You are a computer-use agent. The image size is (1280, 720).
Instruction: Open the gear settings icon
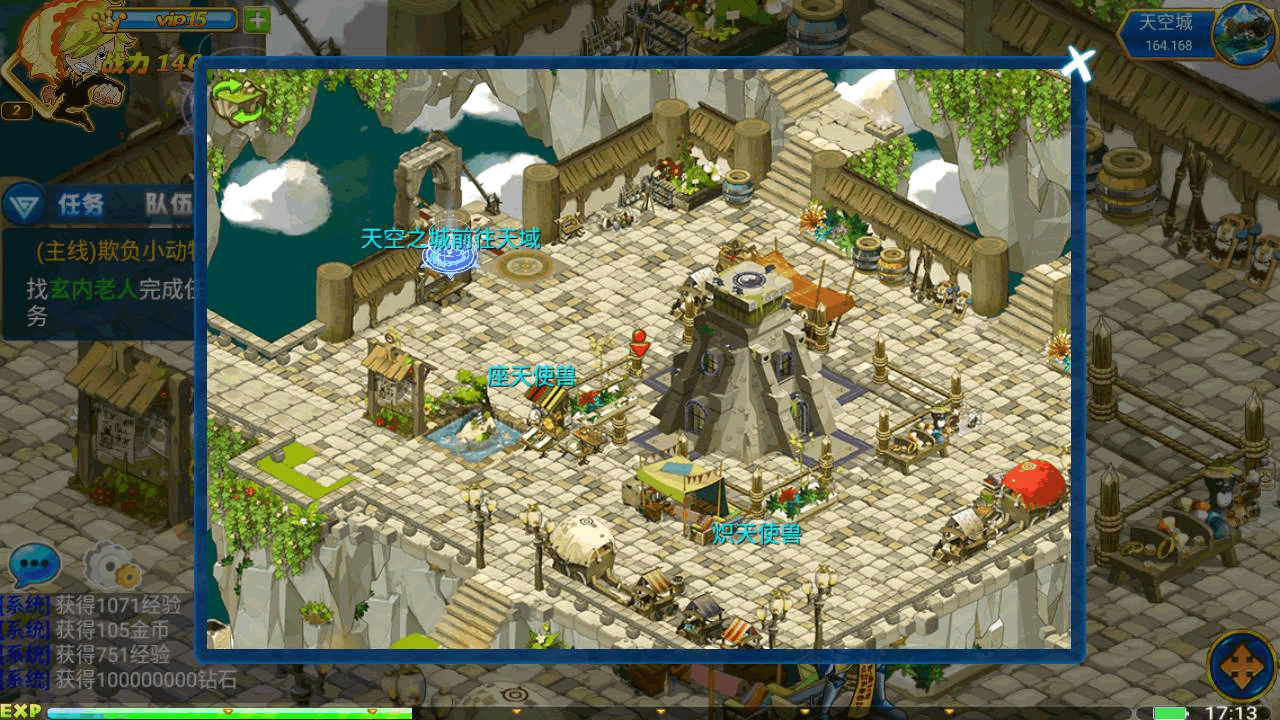tap(110, 567)
